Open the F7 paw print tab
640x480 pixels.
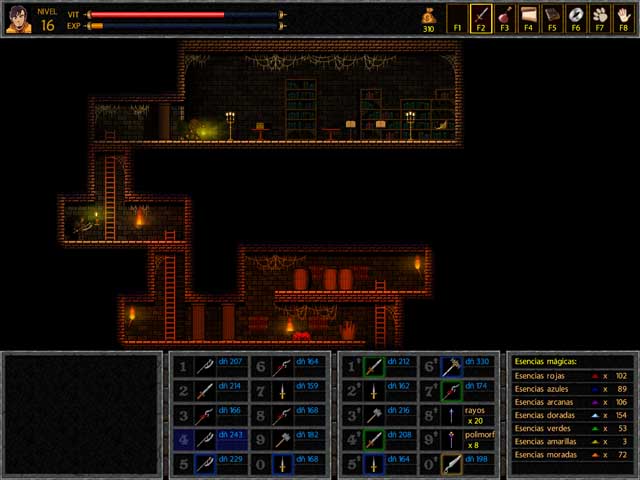click(x=600, y=17)
